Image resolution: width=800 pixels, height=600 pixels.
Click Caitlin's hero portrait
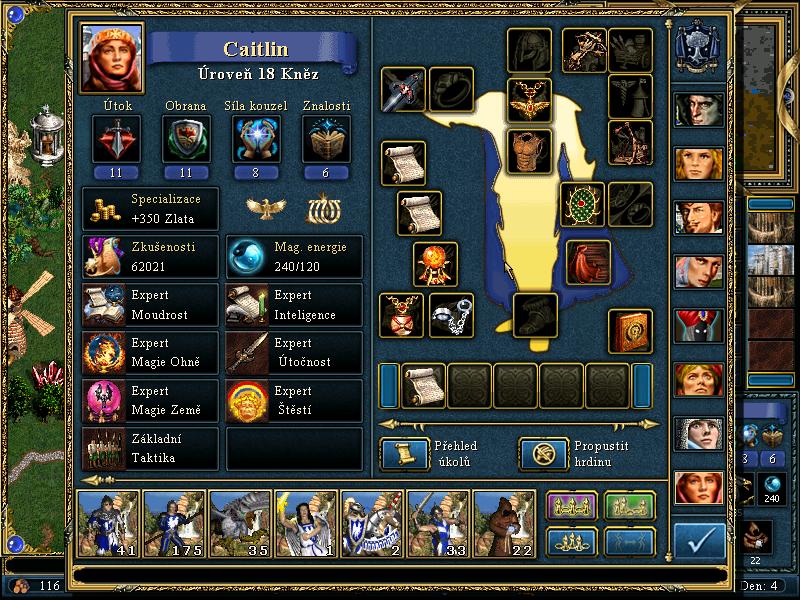coord(111,58)
